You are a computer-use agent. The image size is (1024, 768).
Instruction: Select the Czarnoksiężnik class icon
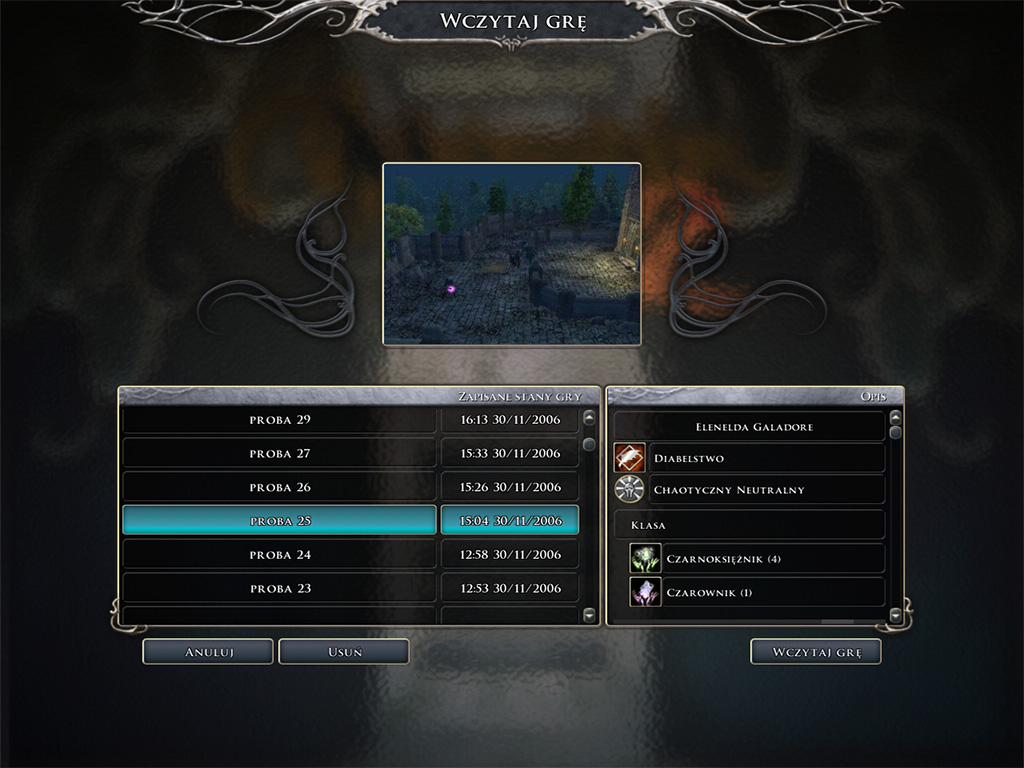[x=645, y=558]
